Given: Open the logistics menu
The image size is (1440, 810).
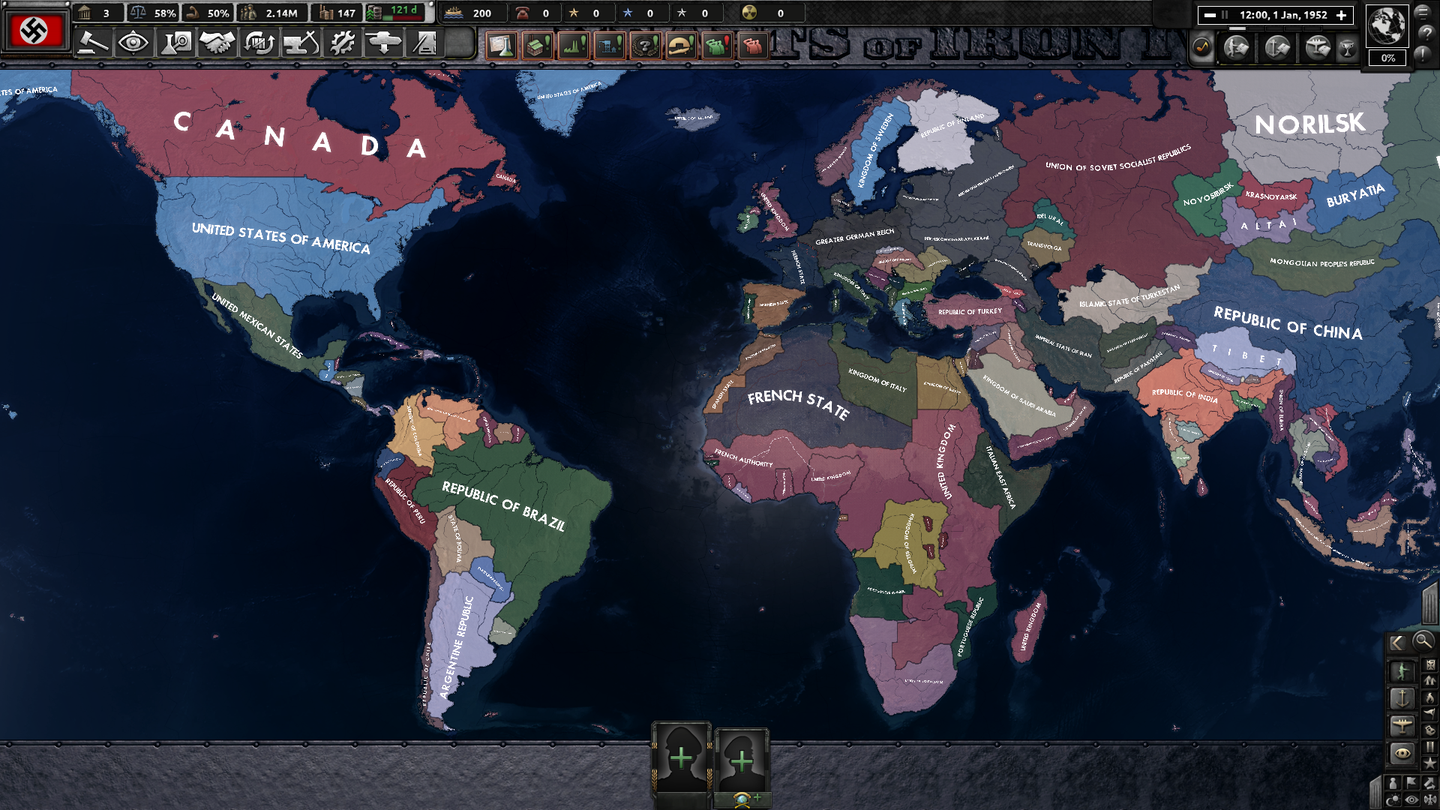Looking at the screenshot, I should coord(425,43).
